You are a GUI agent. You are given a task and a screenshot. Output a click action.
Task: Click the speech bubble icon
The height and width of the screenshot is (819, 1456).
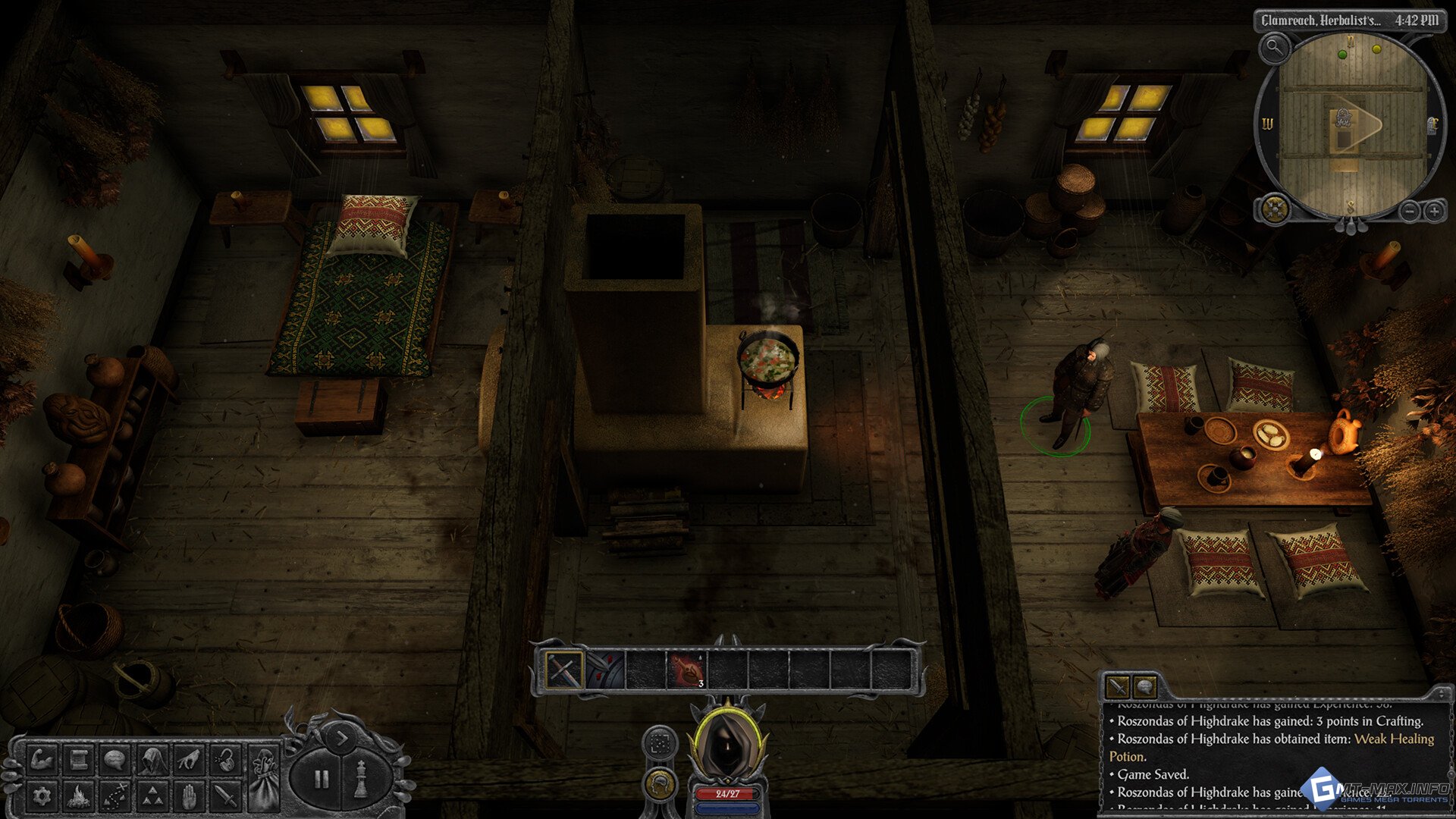point(115,759)
